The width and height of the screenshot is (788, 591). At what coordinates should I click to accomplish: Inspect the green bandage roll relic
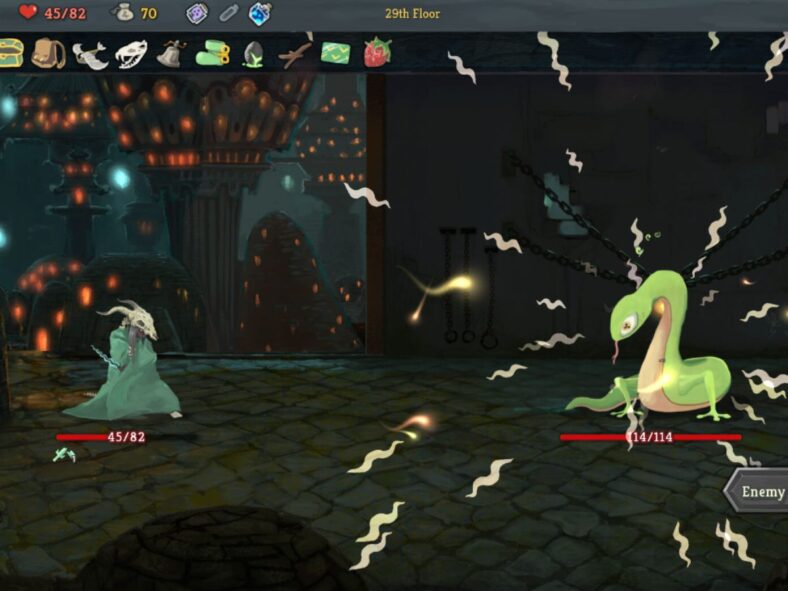212,53
